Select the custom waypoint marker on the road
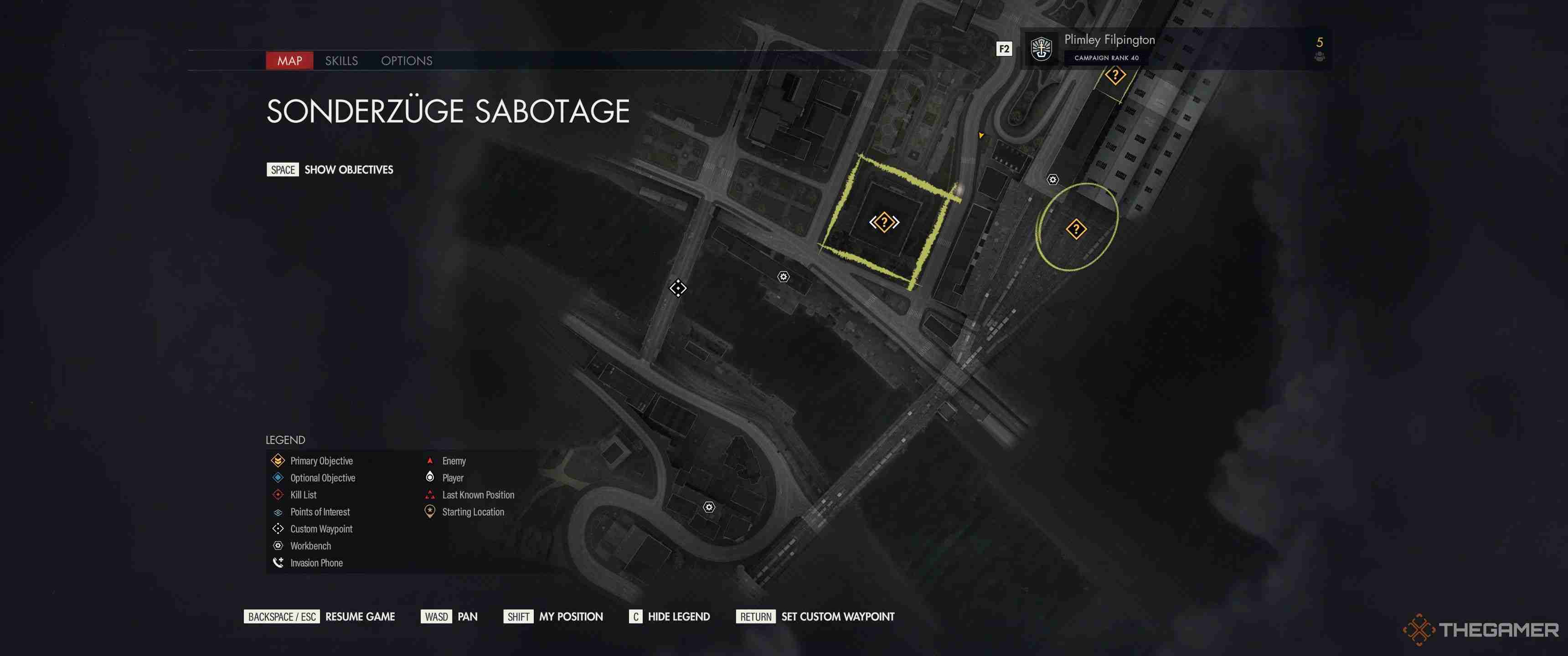The width and height of the screenshot is (1568, 656). 679,289
